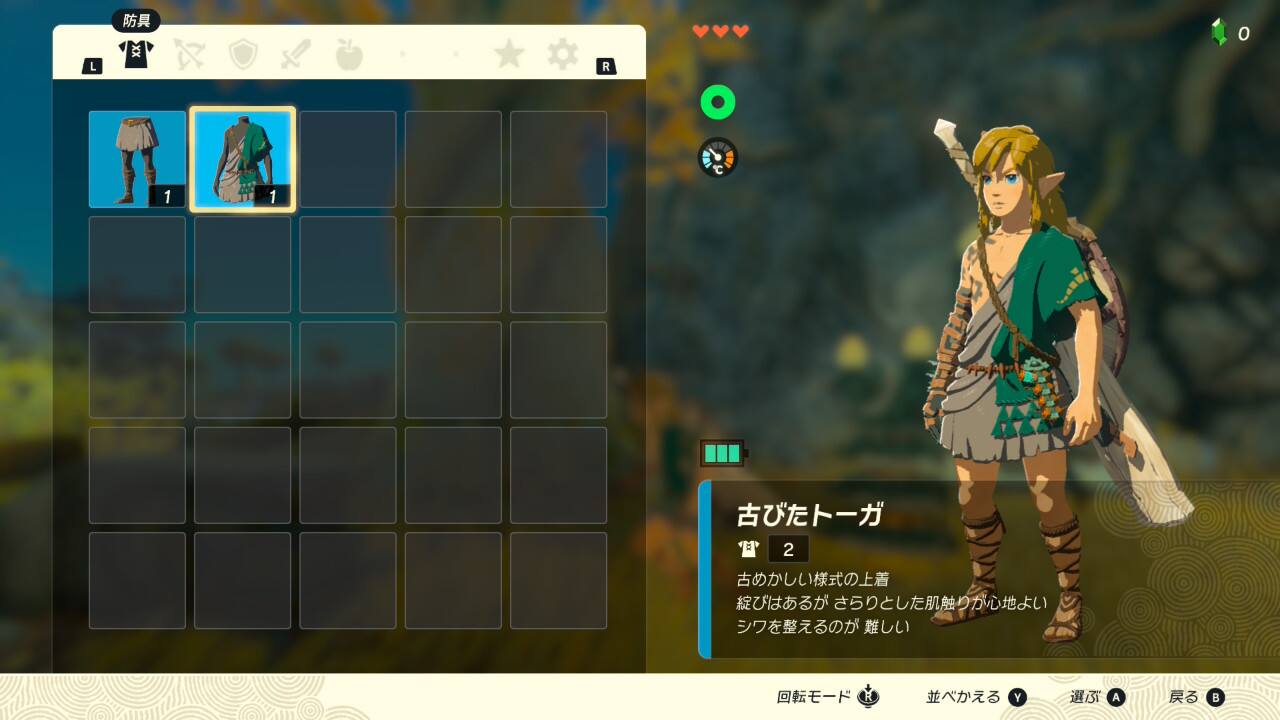The height and width of the screenshot is (720, 1280).
Task: Open the shields tab
Action: [x=243, y=54]
